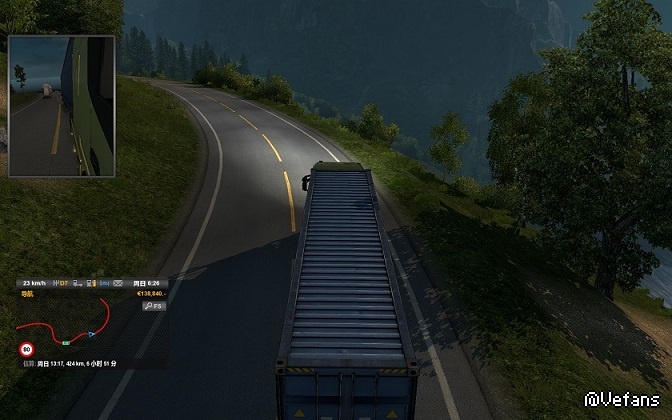
Task: Click the magnifier F5 map zoom button
Action: [x=154, y=306]
